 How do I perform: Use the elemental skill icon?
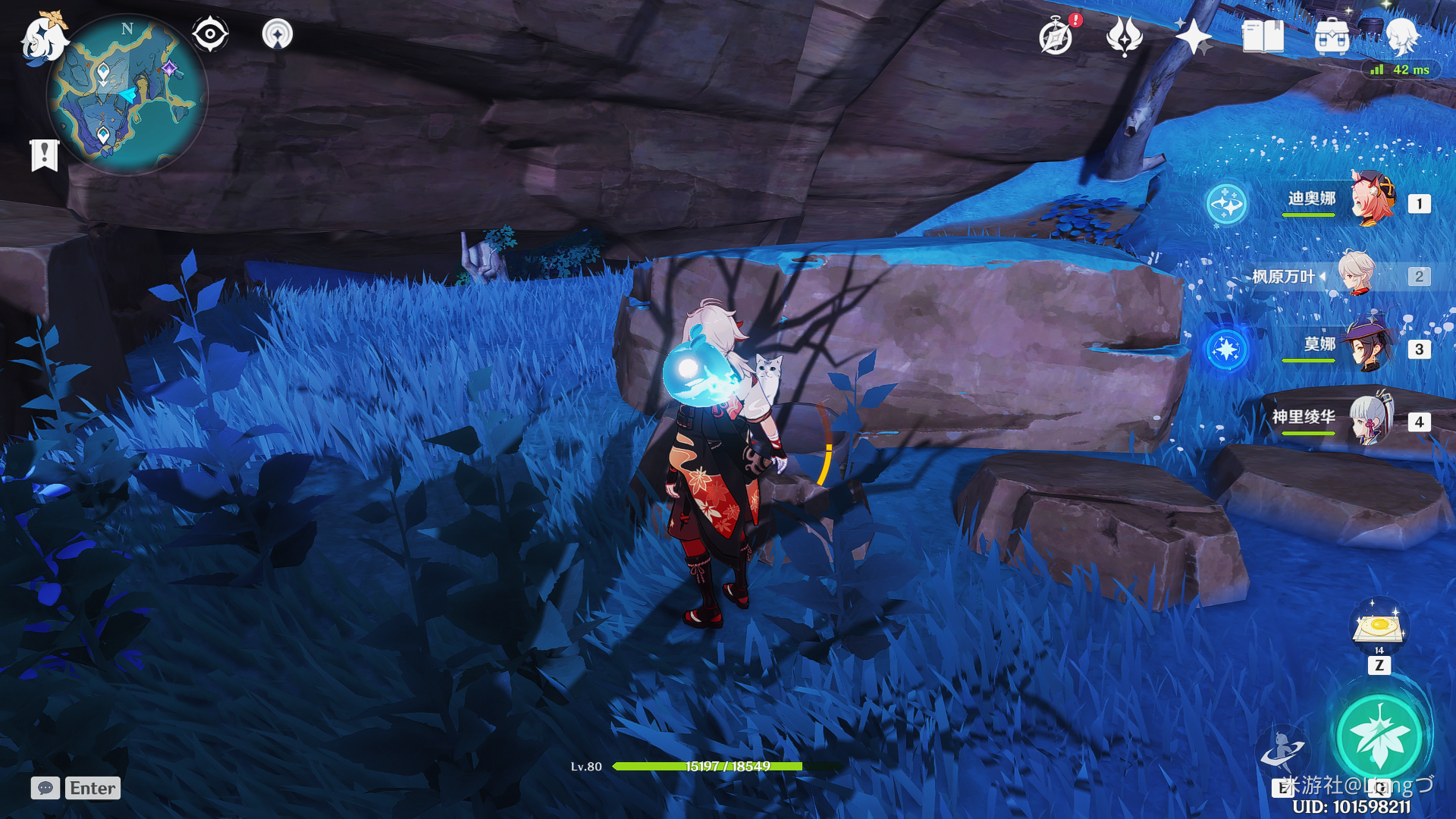point(1282,749)
